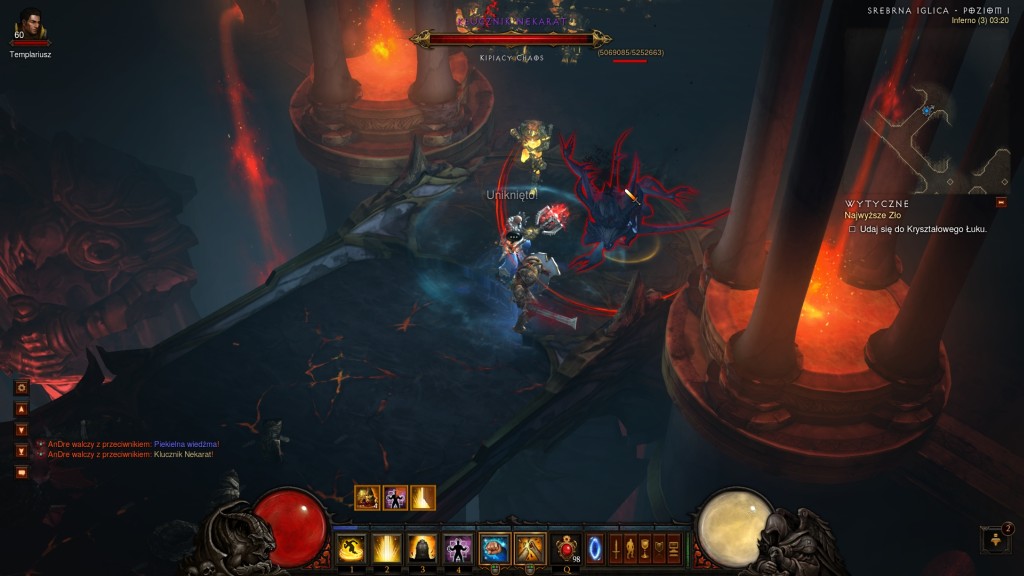The height and width of the screenshot is (576, 1024).
Task: Drink the red health potion
Action: pos(567,548)
